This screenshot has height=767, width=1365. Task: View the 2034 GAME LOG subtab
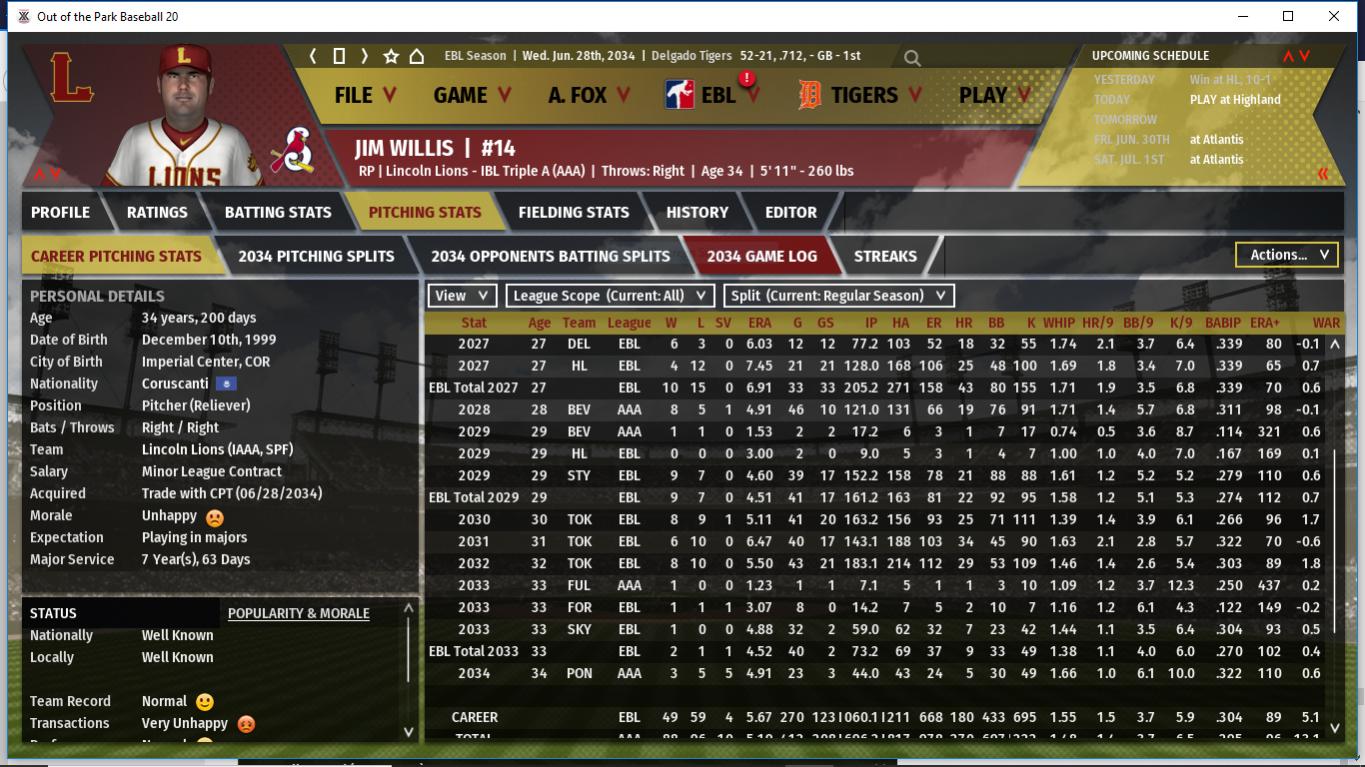click(x=761, y=256)
